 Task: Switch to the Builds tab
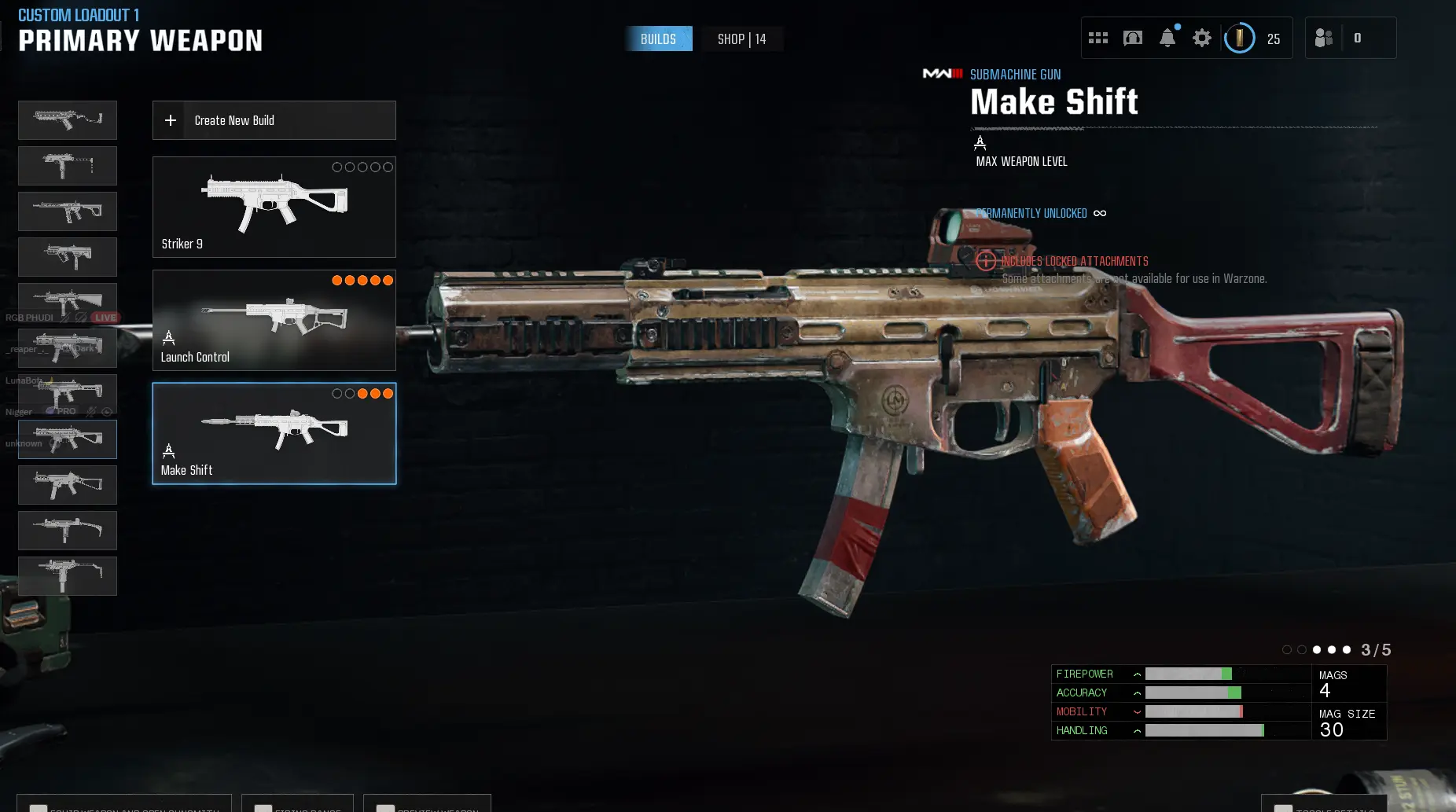658,39
